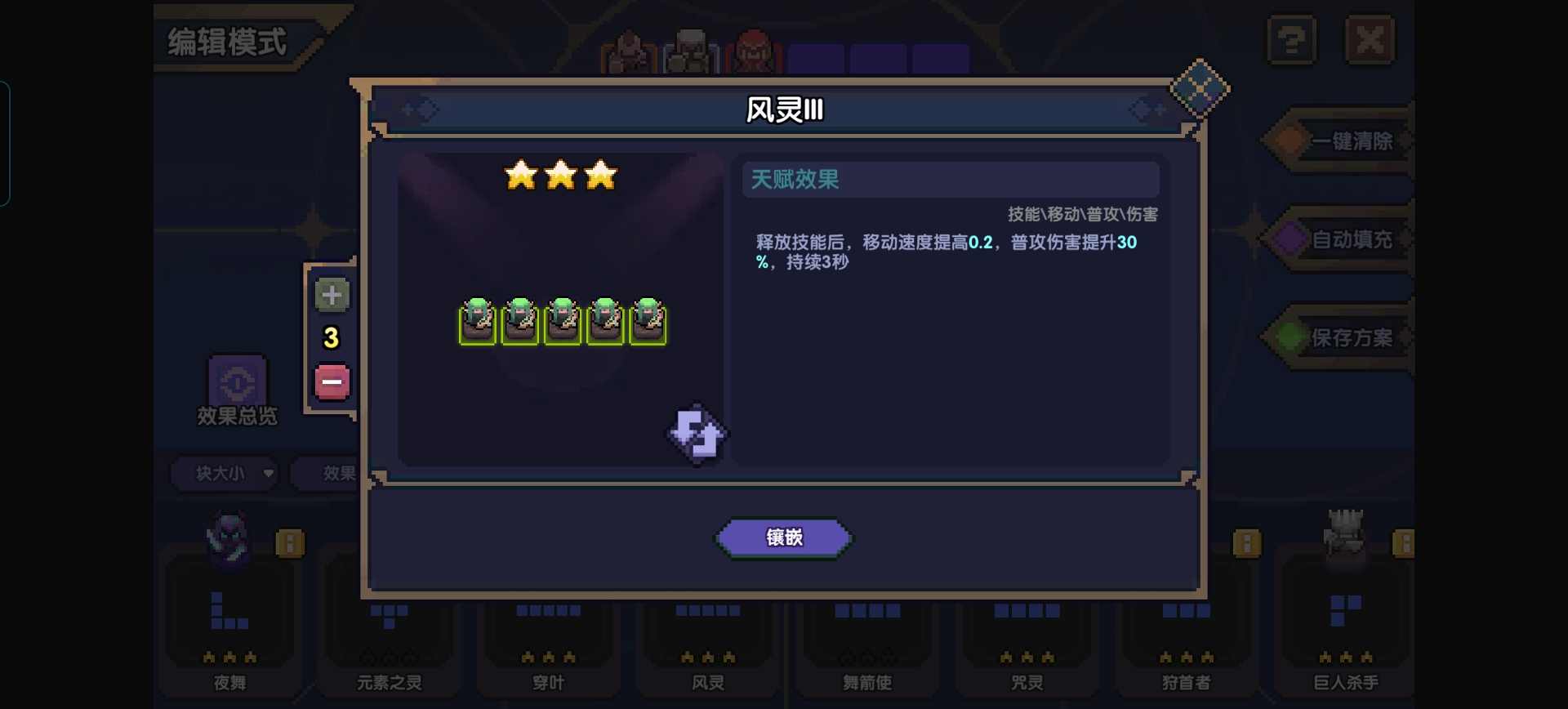The width and height of the screenshot is (1568, 709).
Task: Increase gem count with the plus stepper
Action: pyautogui.click(x=331, y=296)
